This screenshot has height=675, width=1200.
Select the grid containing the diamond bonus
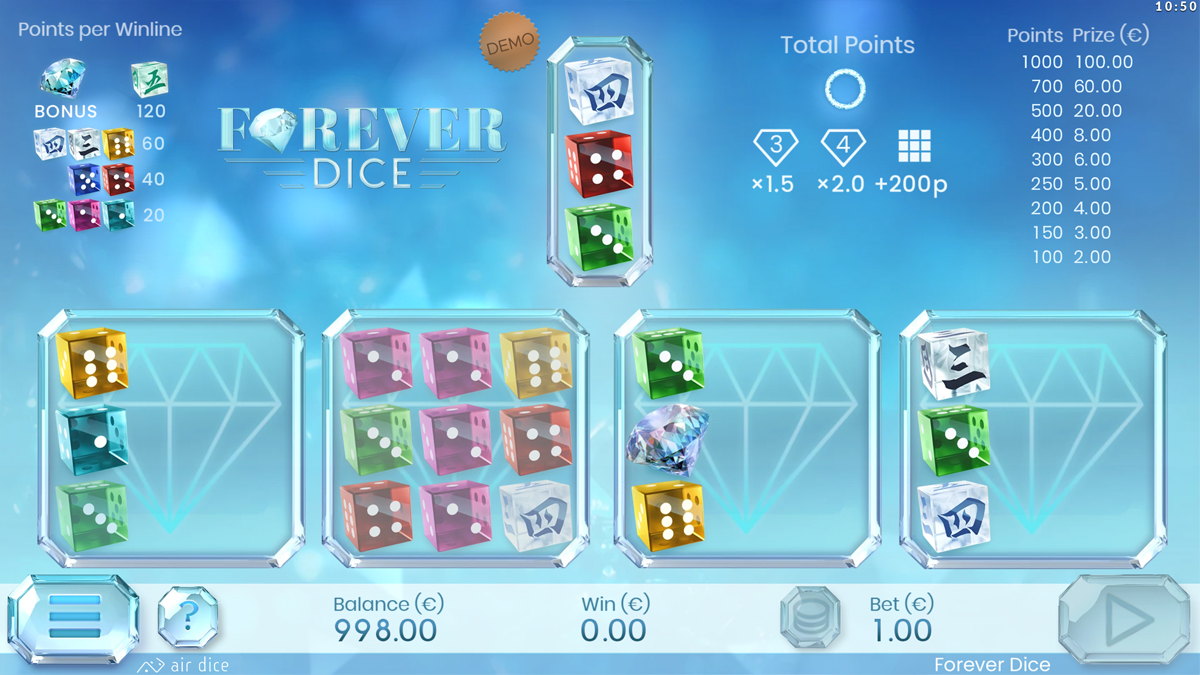click(x=746, y=438)
